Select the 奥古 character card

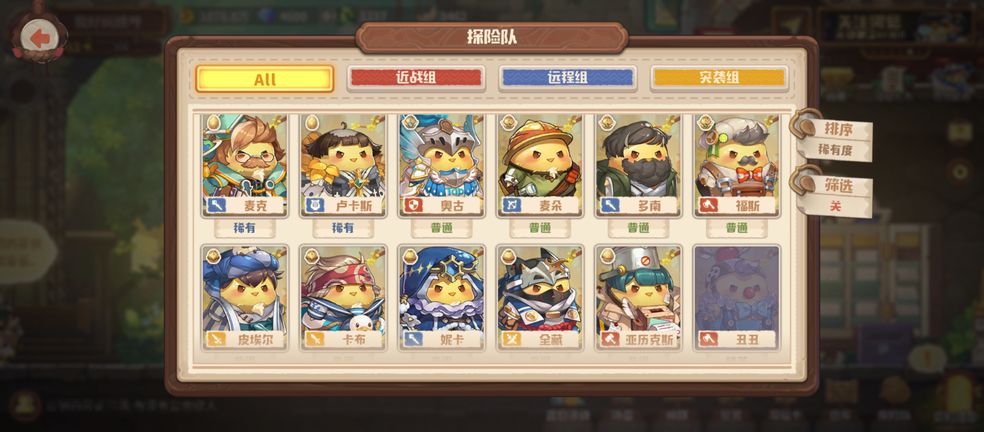pos(441,165)
